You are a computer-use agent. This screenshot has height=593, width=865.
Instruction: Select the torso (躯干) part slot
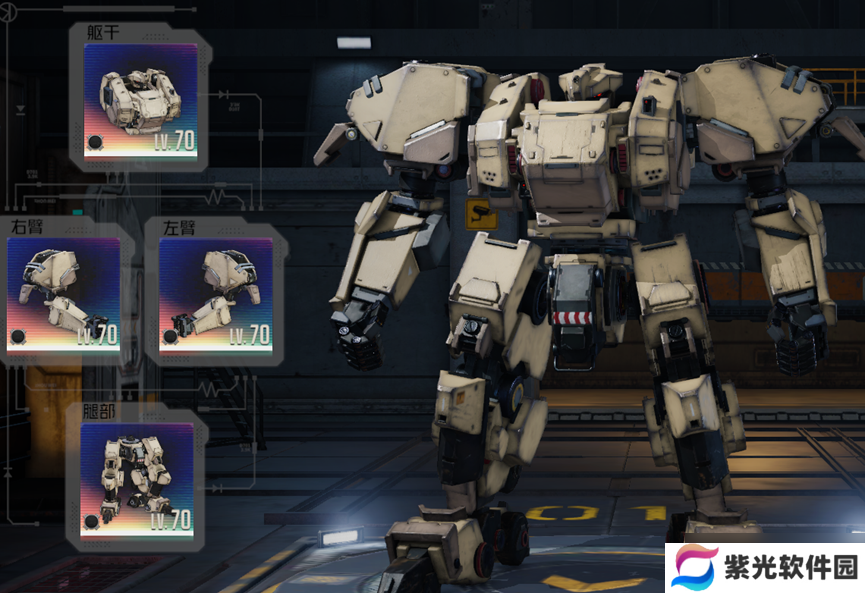point(140,100)
